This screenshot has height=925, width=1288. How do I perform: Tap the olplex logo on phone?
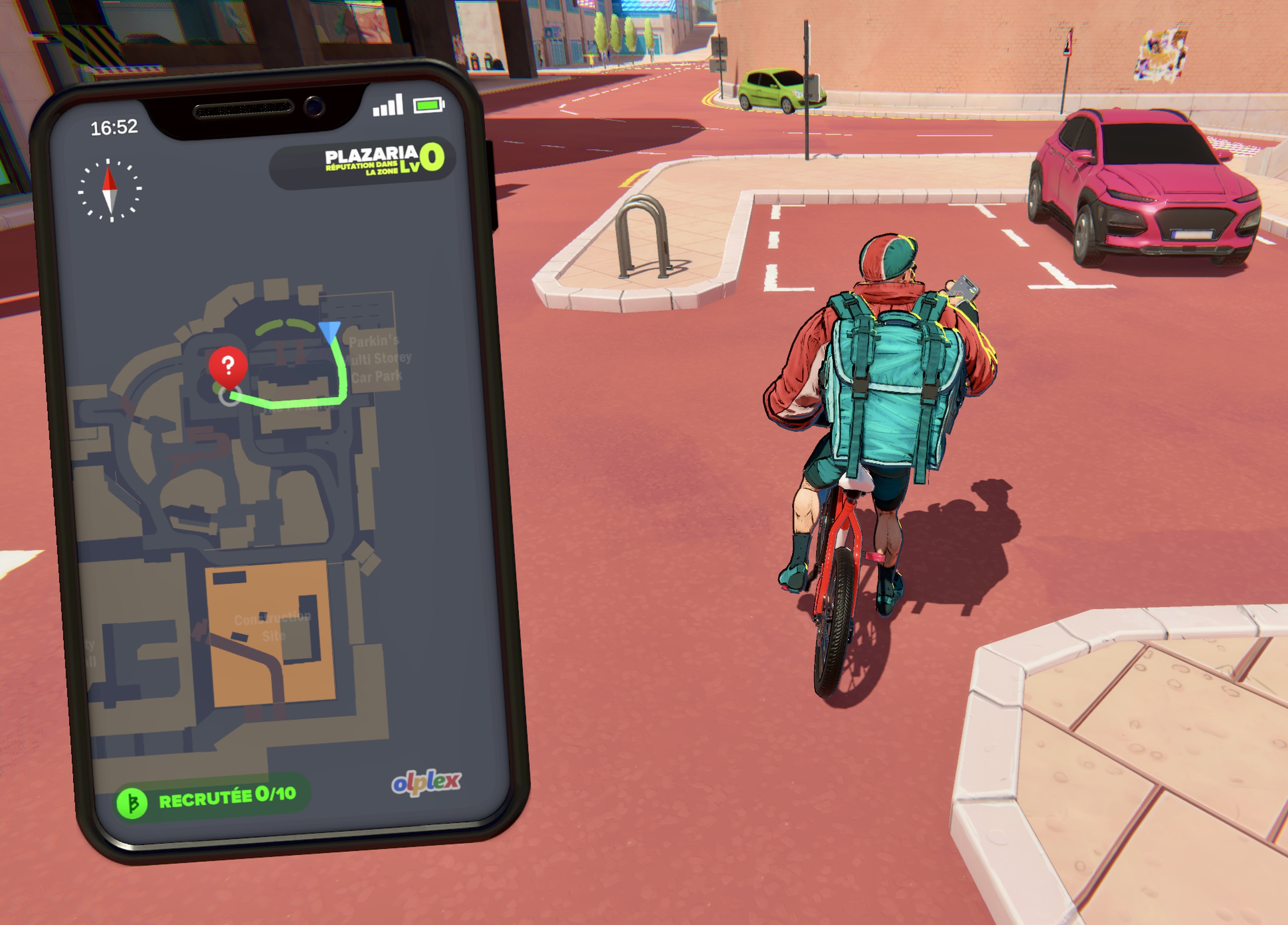pos(426,782)
